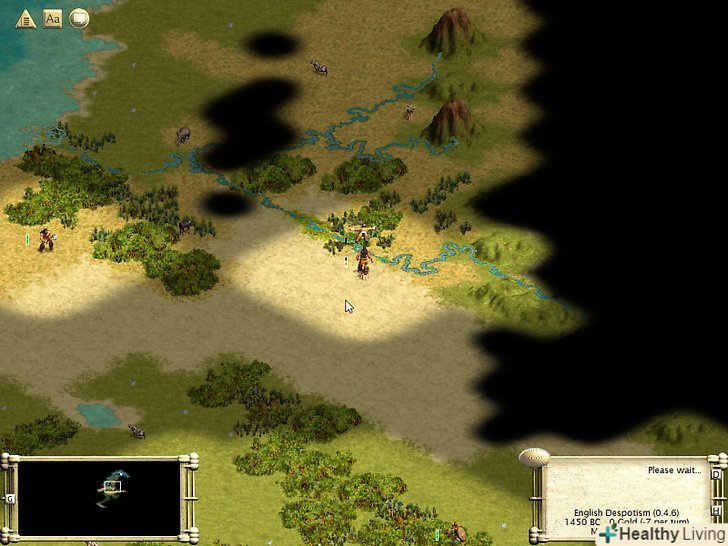Click the round advisors screen button

[79, 18]
